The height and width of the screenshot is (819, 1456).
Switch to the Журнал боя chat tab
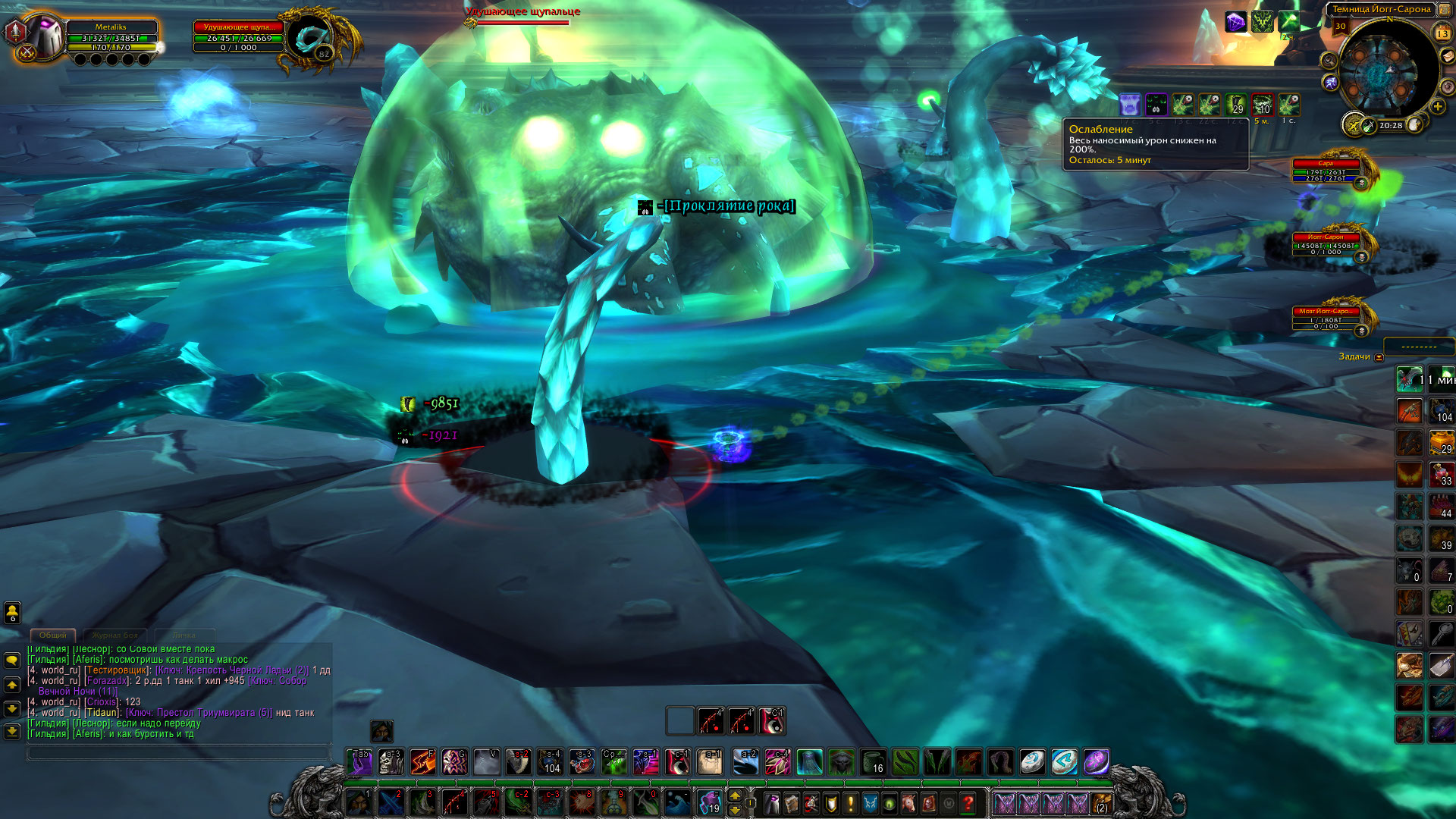115,635
